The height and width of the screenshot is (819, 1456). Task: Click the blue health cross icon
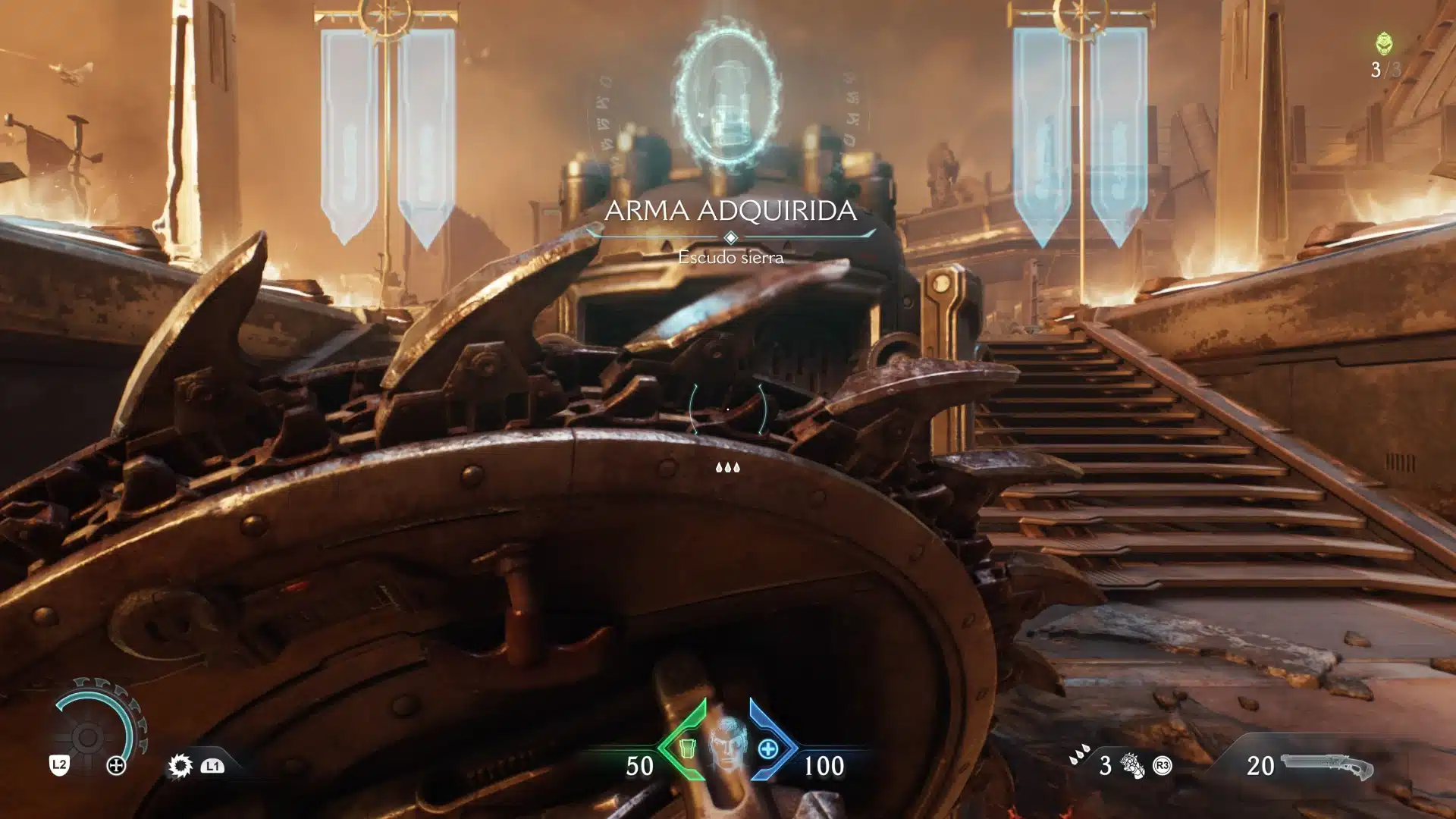(767, 749)
